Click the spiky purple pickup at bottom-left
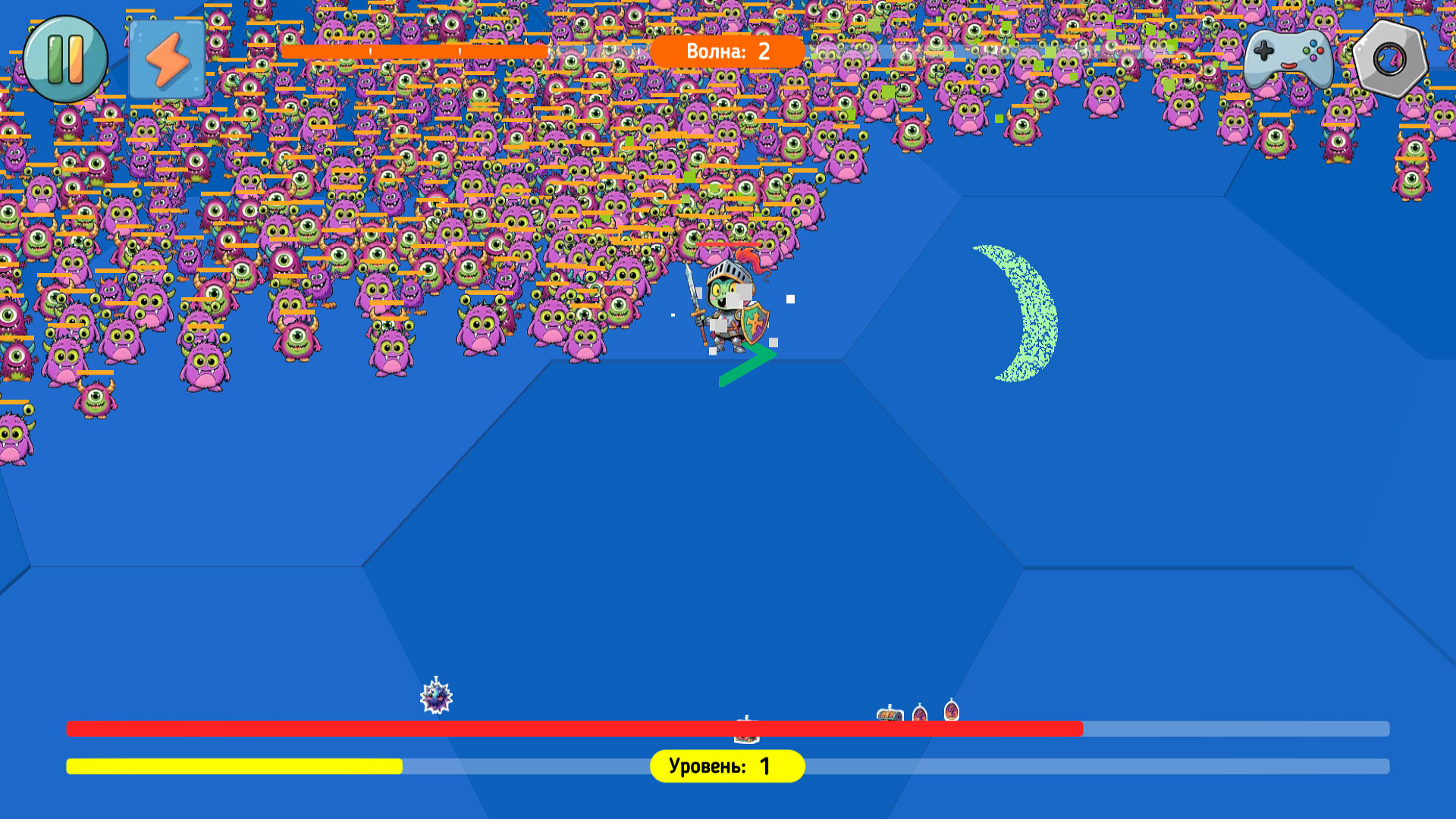The image size is (1456, 819). coord(435,699)
